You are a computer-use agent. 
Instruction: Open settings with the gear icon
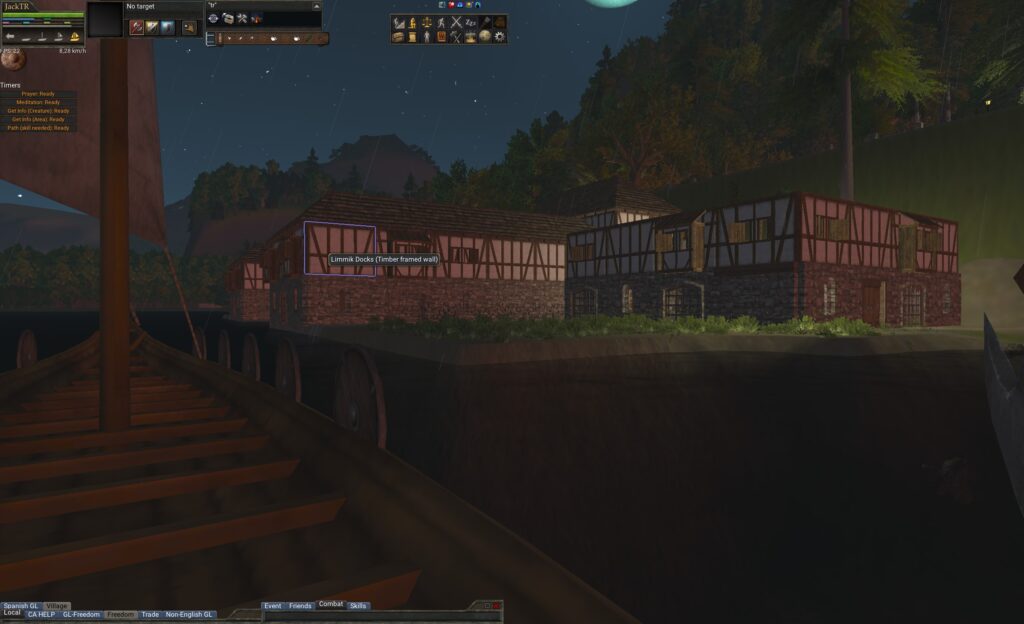499,37
